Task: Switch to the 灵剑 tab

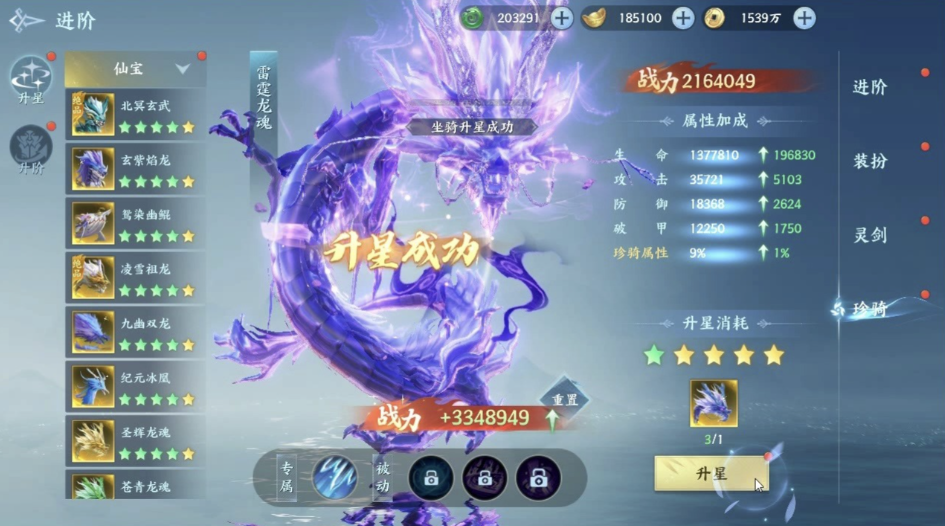Action: [870, 235]
